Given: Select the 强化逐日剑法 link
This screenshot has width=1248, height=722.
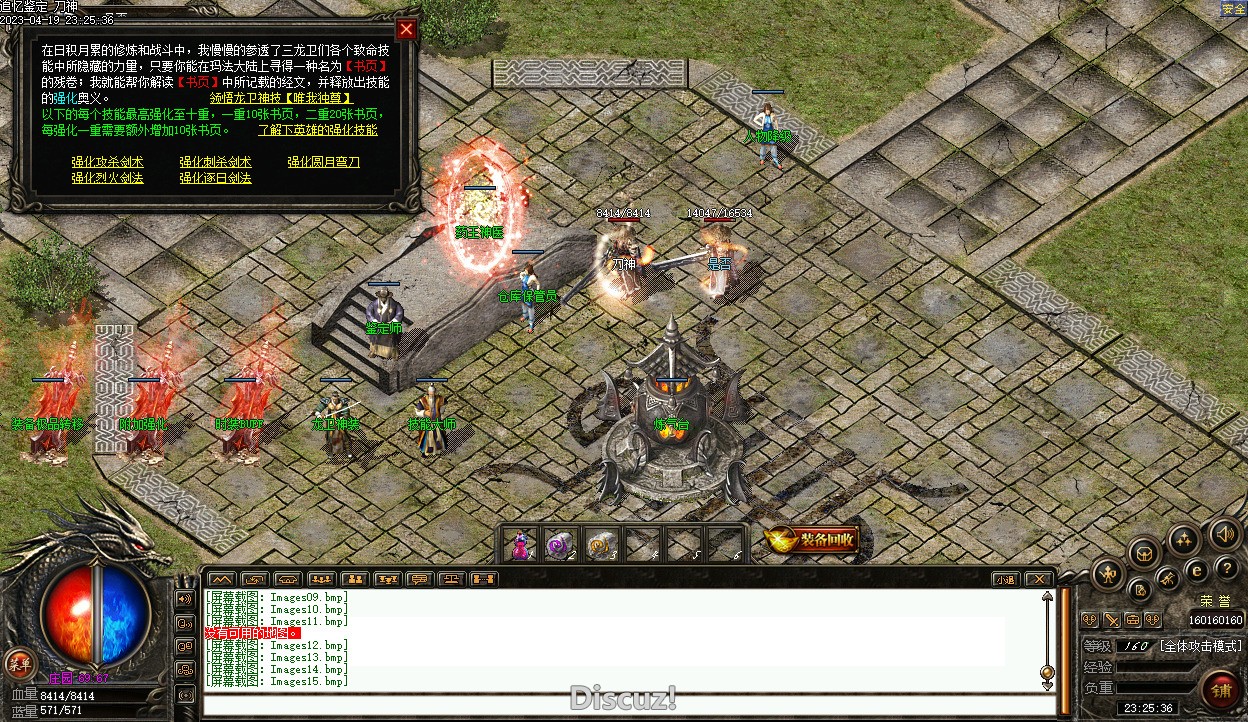Looking at the screenshot, I should click(215, 178).
